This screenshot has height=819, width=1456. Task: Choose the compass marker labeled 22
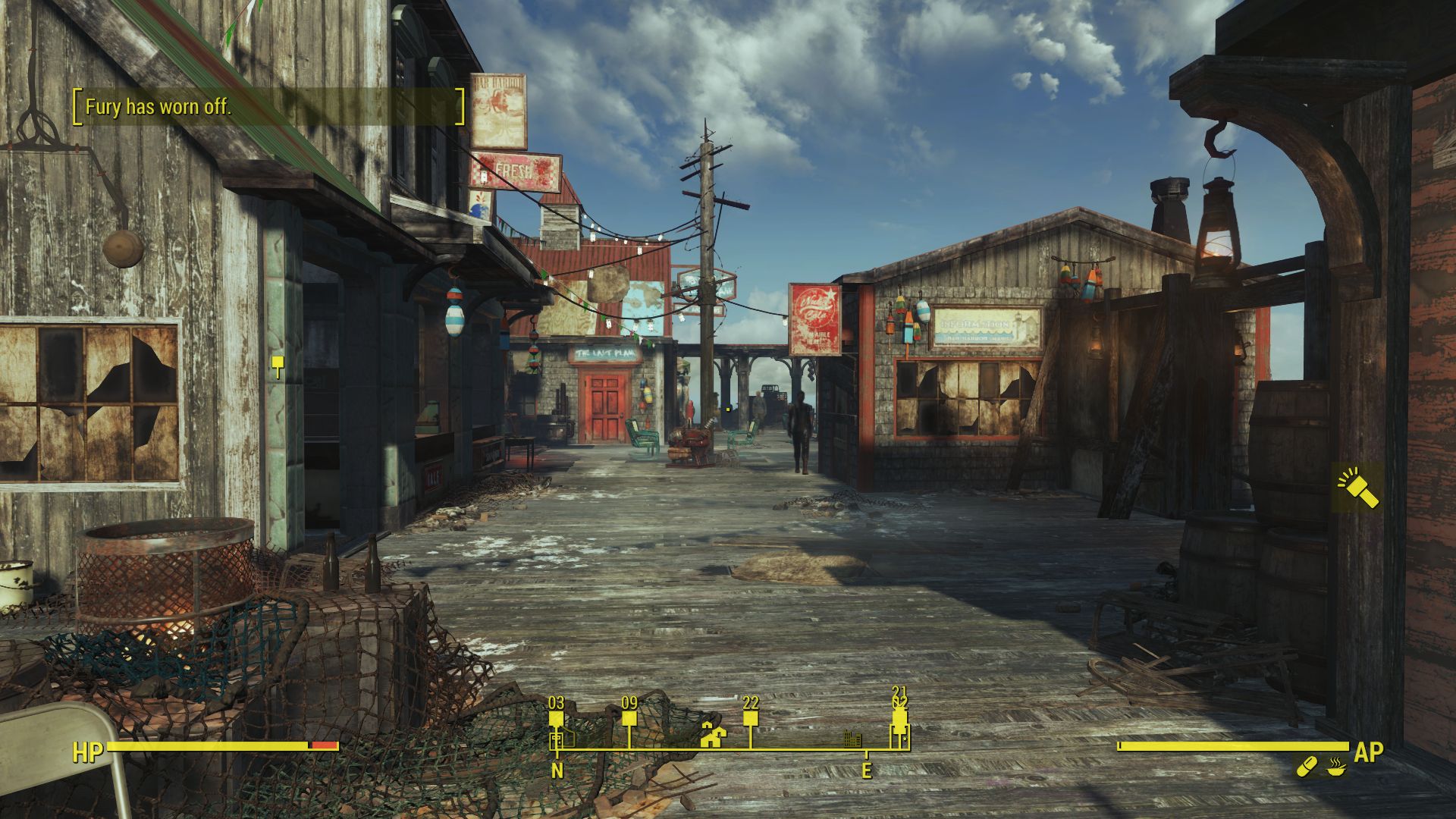pyautogui.click(x=751, y=718)
